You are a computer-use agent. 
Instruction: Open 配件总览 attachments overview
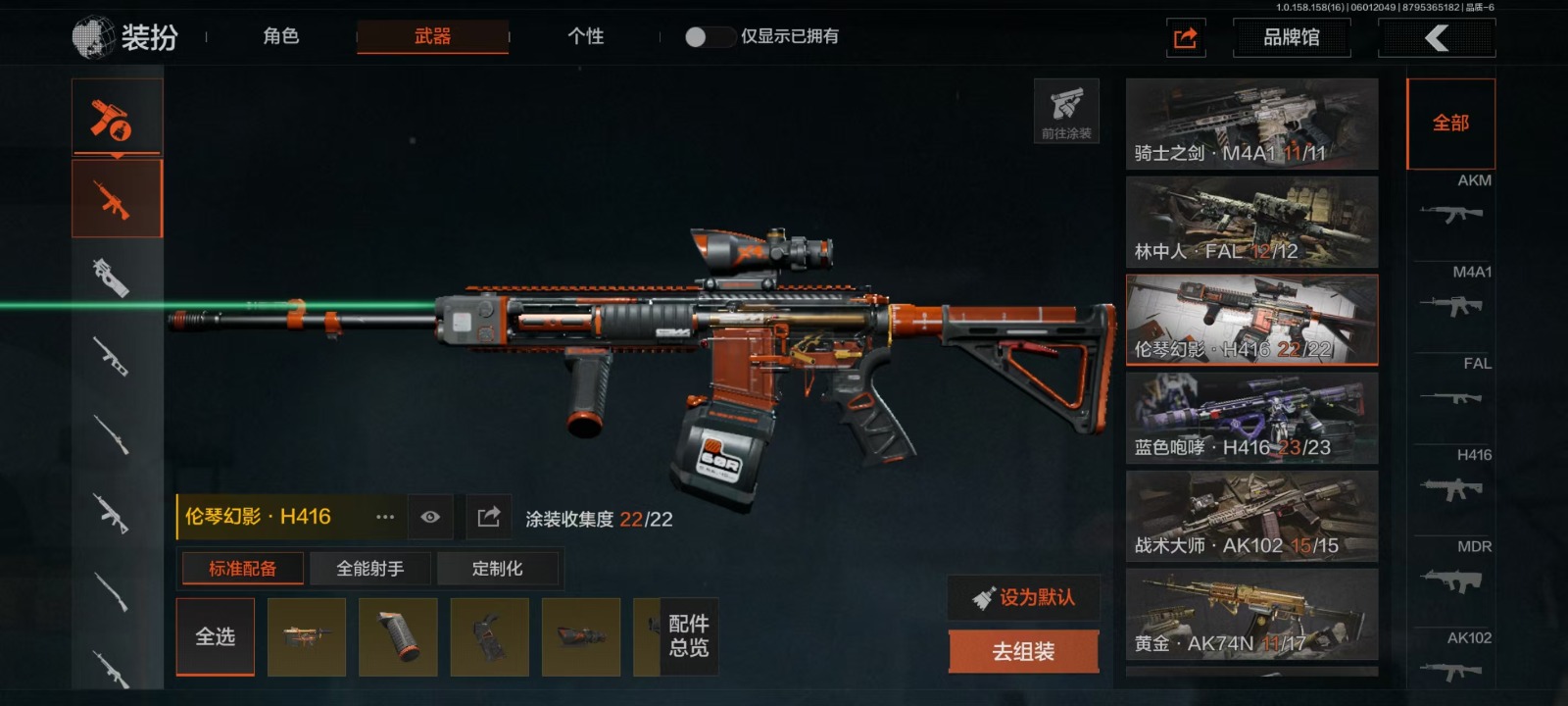point(688,636)
